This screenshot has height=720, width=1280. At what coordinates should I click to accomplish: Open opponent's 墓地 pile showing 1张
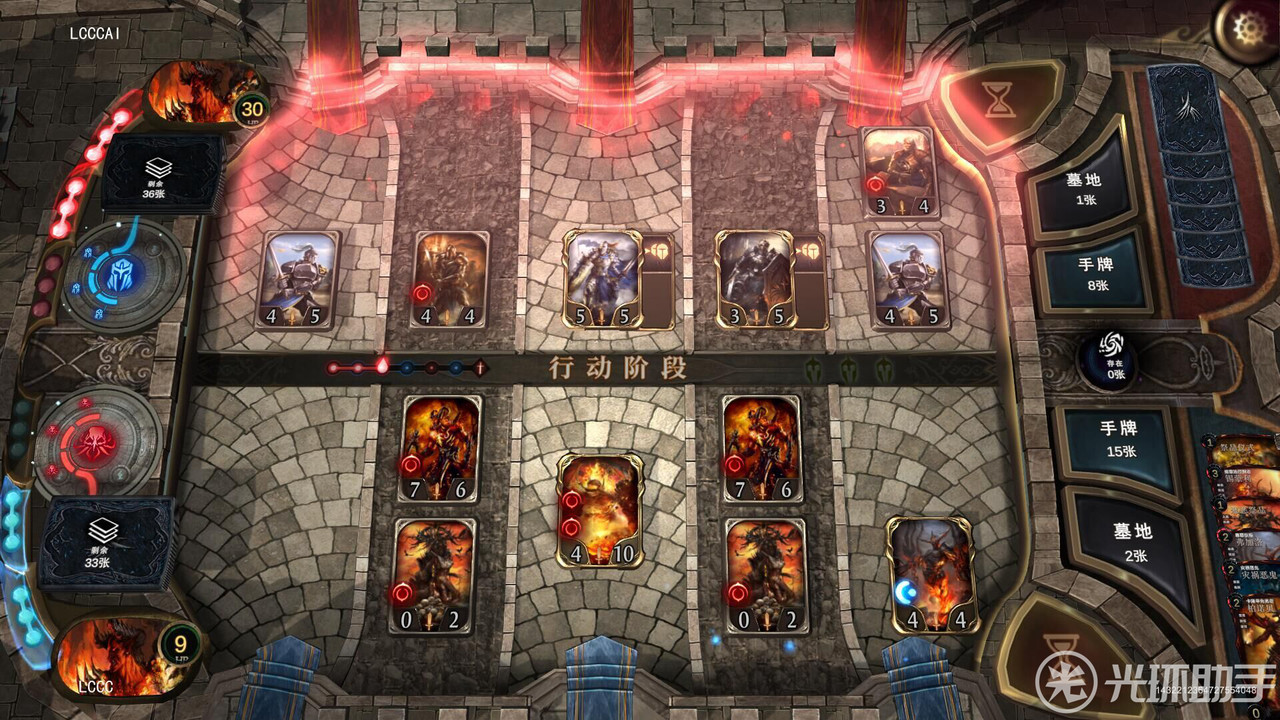click(1083, 189)
